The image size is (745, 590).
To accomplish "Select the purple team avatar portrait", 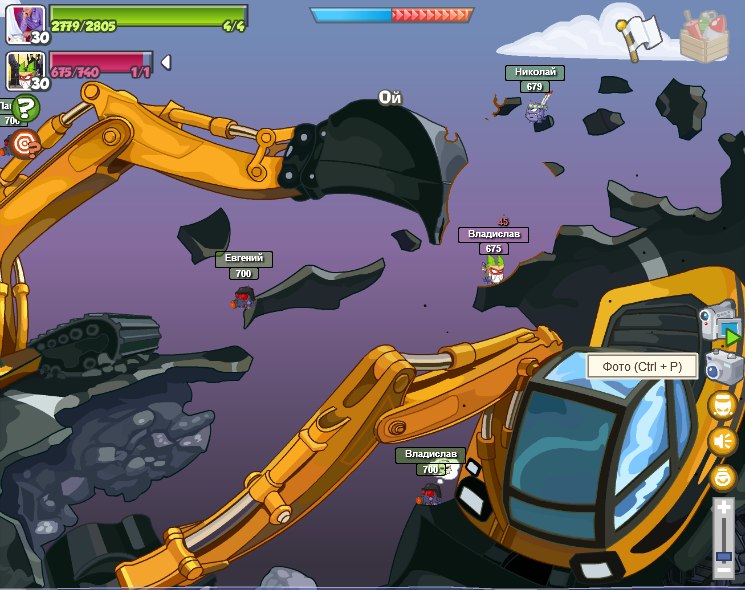I will (x=24, y=23).
